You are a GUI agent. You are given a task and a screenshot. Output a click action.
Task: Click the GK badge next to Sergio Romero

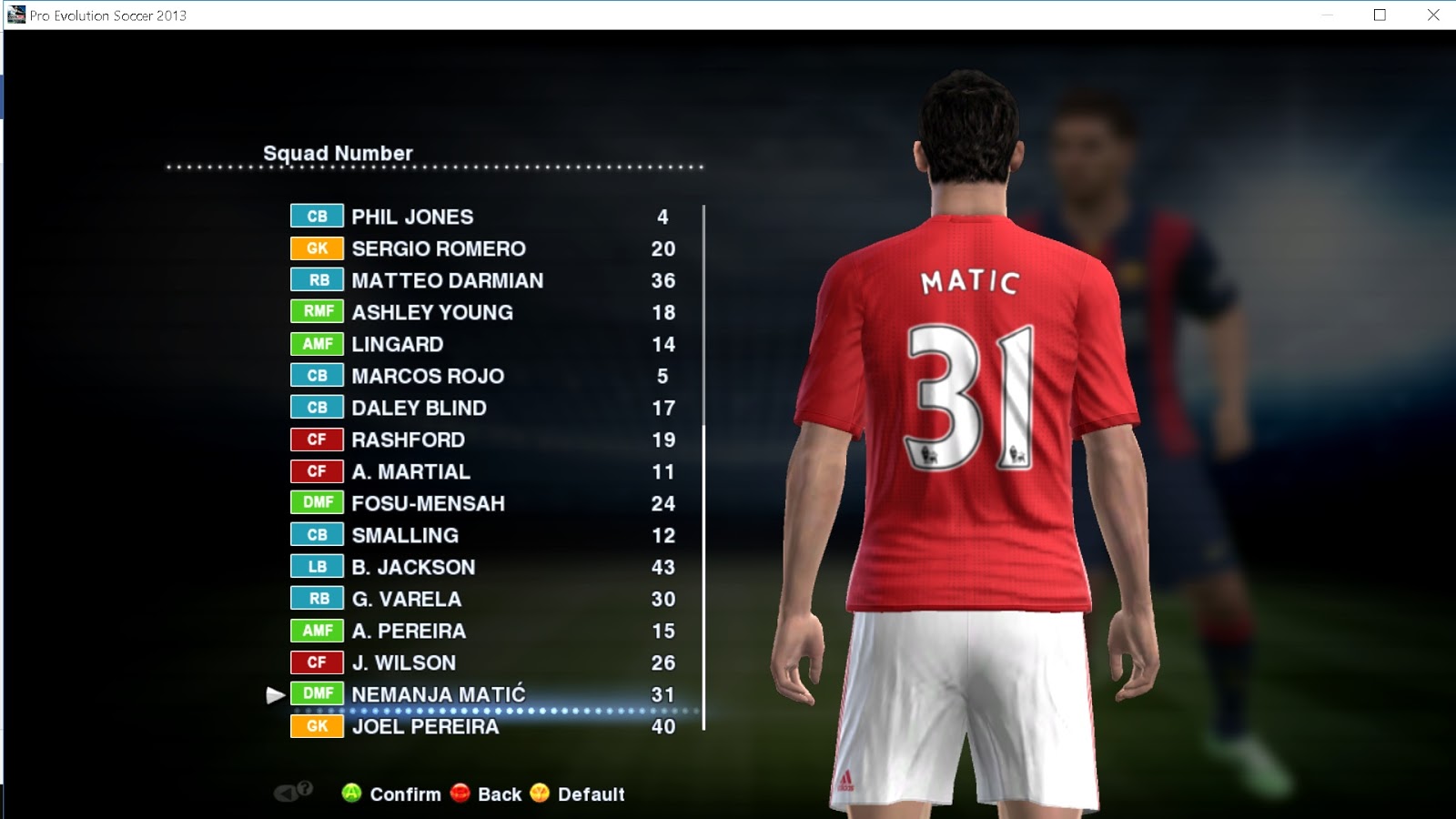(315, 248)
